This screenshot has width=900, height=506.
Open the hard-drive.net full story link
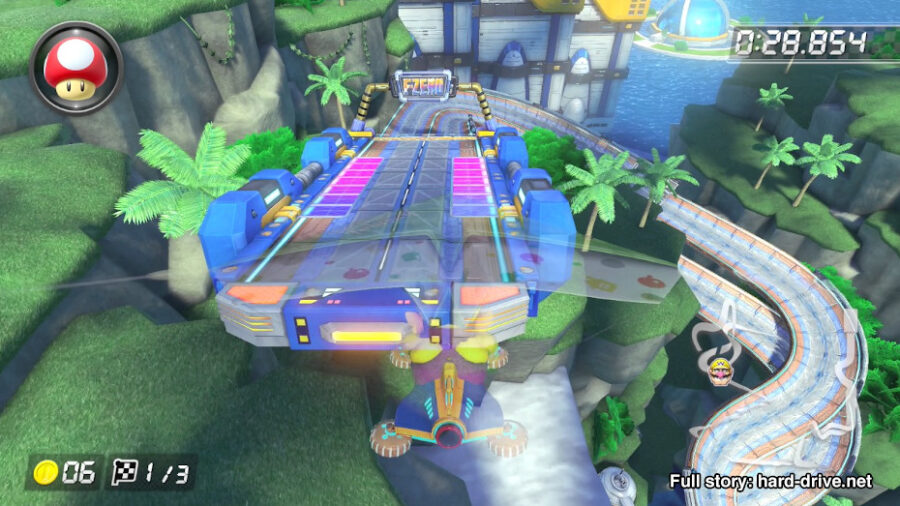tap(771, 481)
